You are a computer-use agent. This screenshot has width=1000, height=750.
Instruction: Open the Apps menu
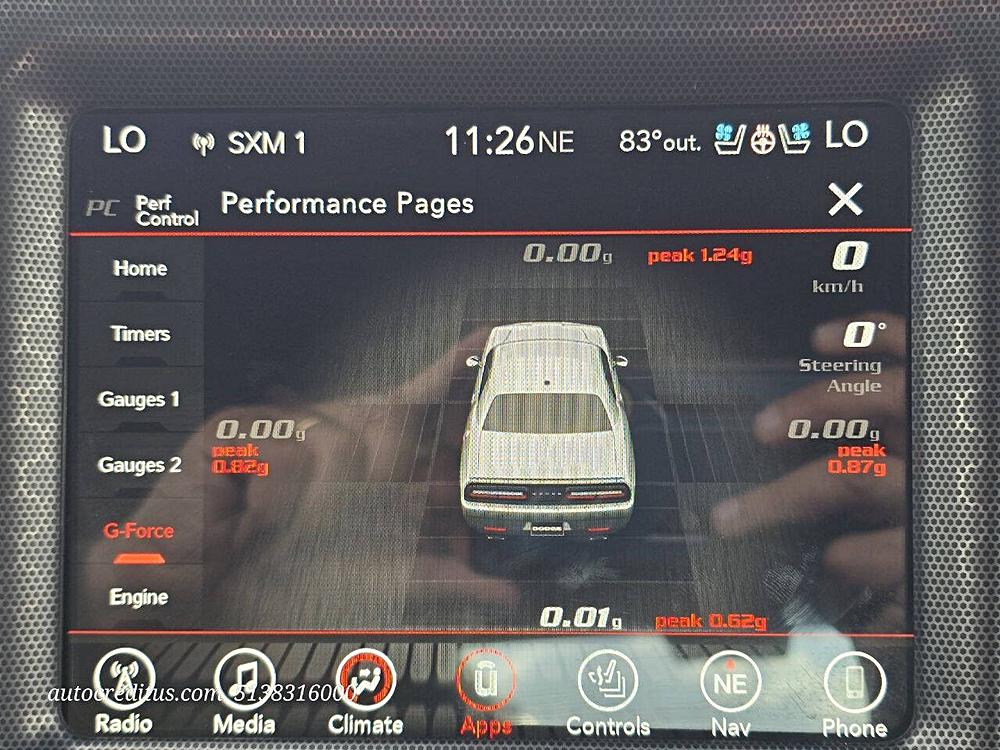[487, 692]
